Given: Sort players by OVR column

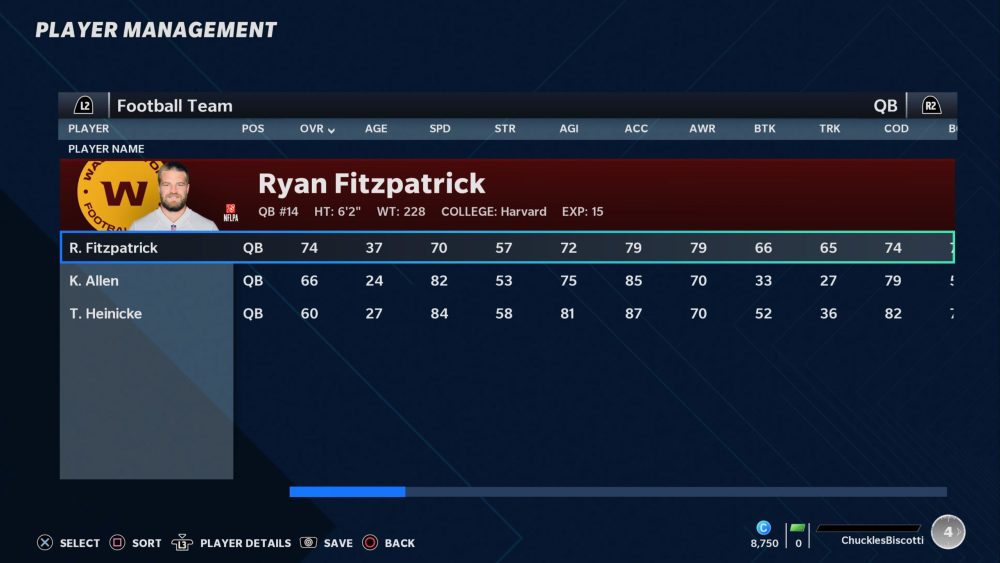Looking at the screenshot, I should point(317,129).
